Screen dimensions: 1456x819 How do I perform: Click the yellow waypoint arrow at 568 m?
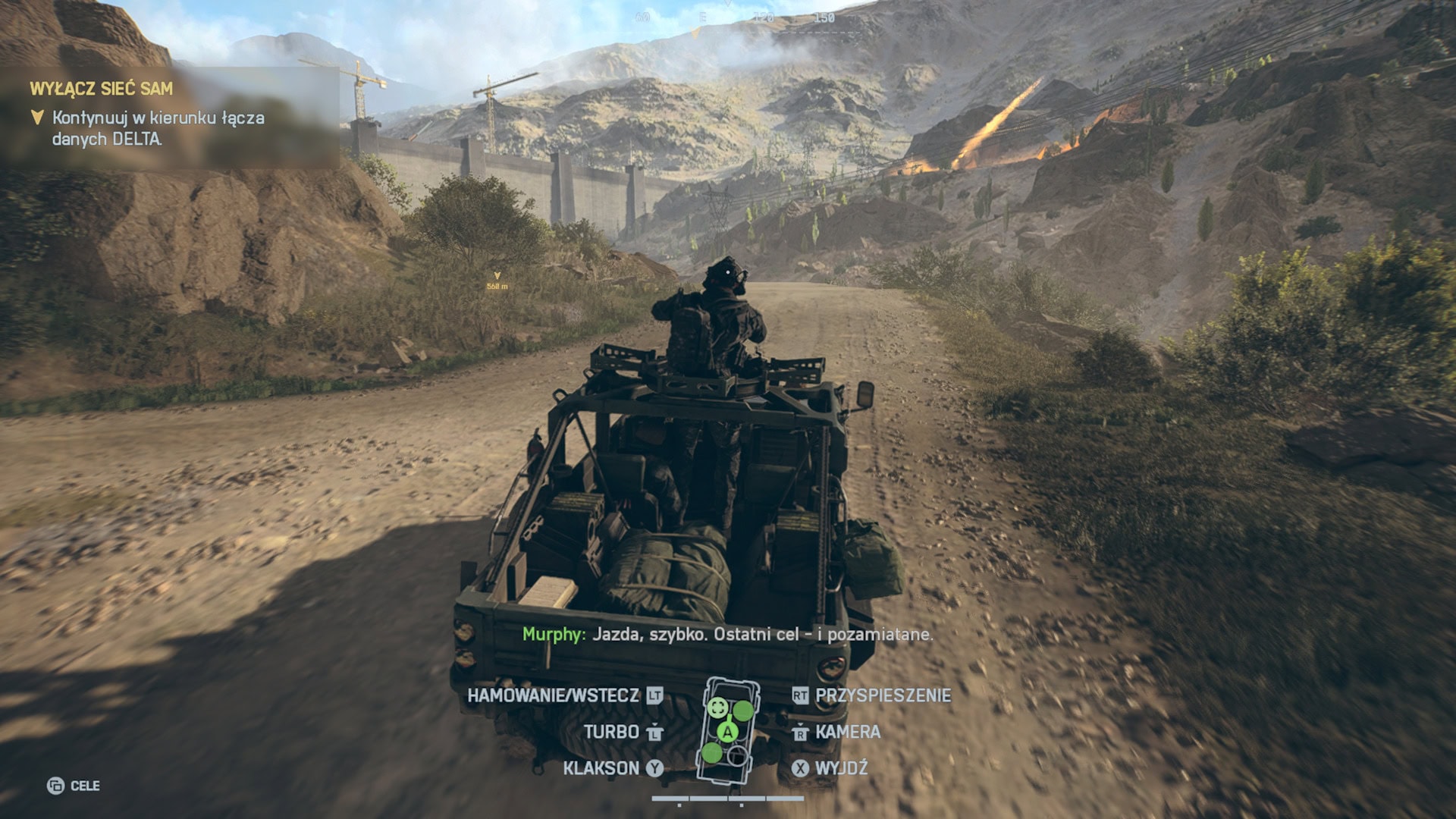click(498, 276)
